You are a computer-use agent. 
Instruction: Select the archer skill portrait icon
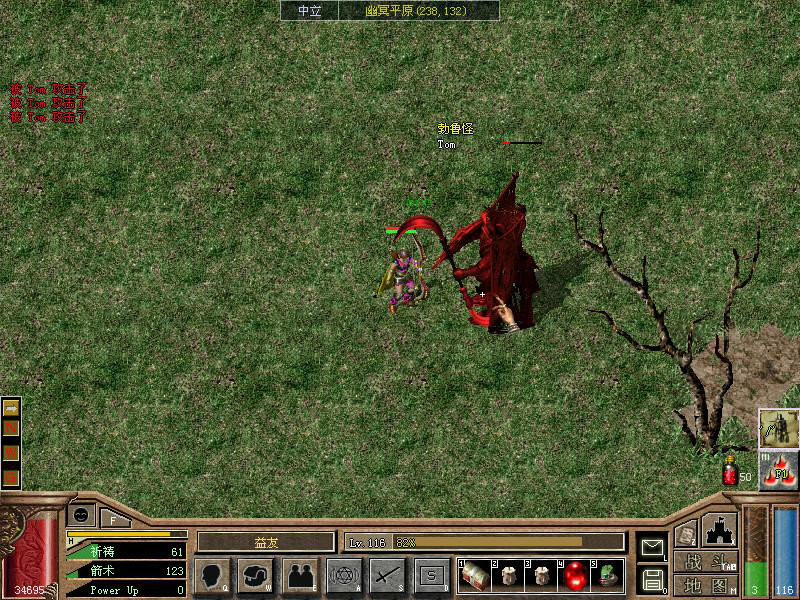pos(777,428)
